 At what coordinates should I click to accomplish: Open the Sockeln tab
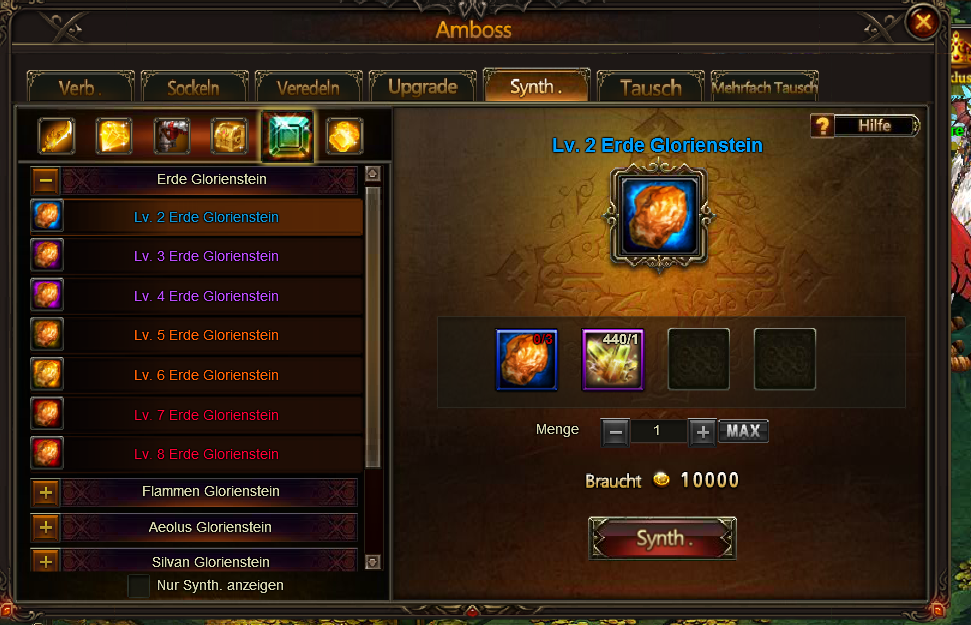pos(194,88)
